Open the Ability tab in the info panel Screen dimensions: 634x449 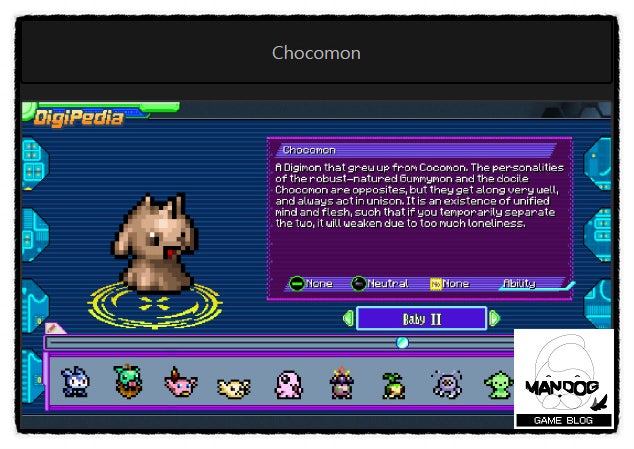(x=519, y=284)
